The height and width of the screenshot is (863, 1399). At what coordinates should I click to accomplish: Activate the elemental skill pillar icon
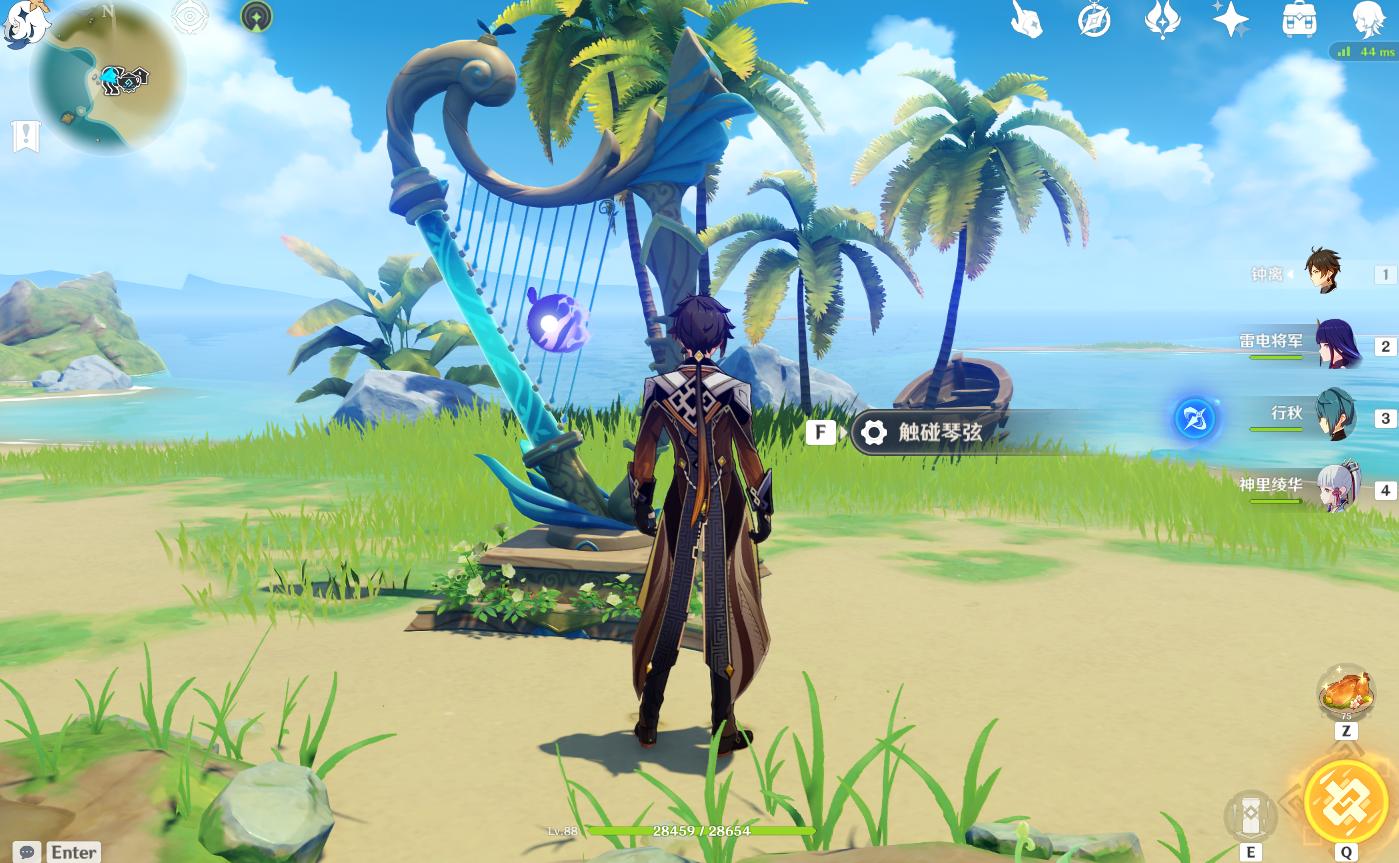coord(1250,815)
